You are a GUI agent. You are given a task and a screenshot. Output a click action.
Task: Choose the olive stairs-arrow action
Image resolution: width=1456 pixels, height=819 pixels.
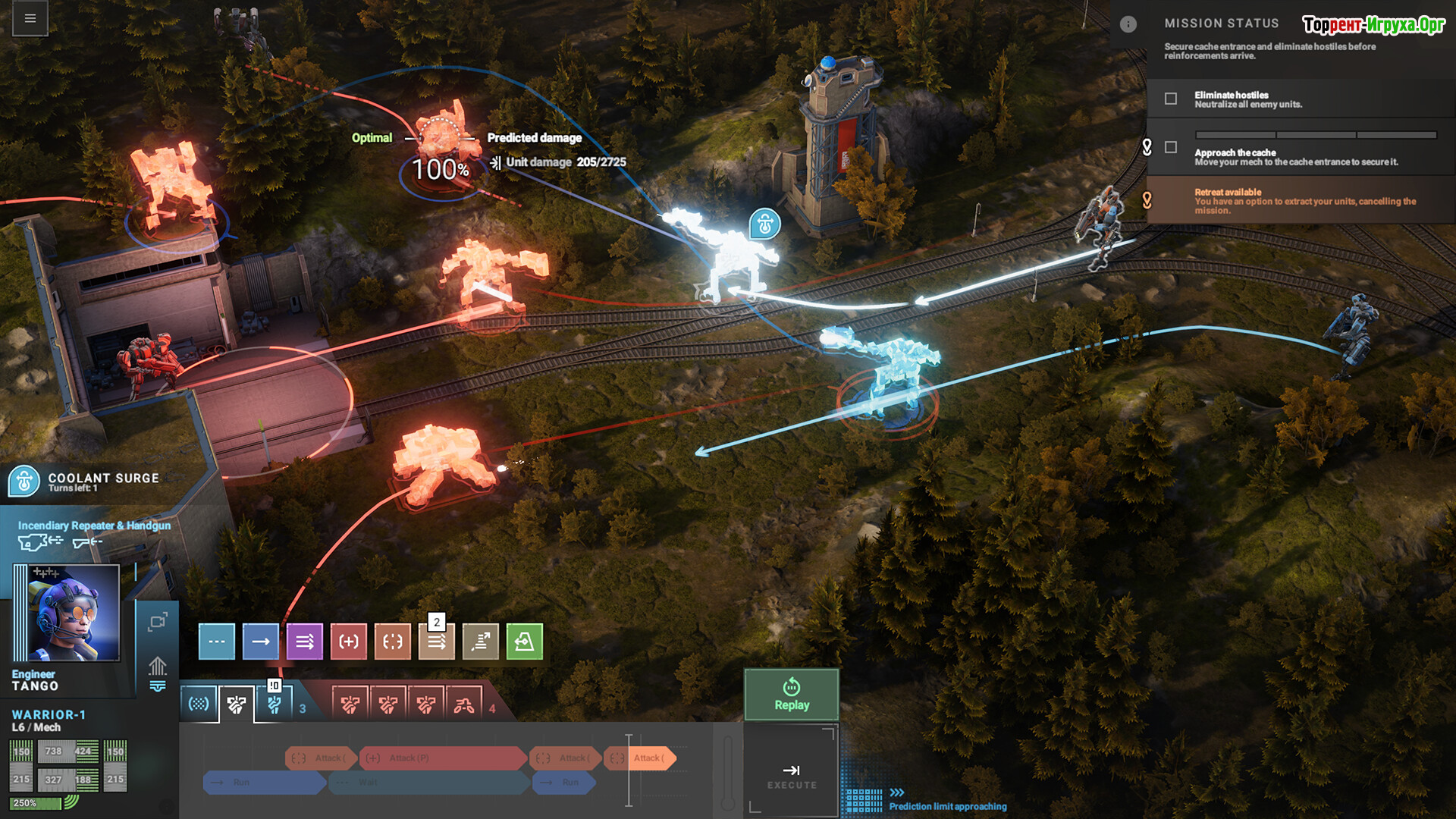point(481,642)
